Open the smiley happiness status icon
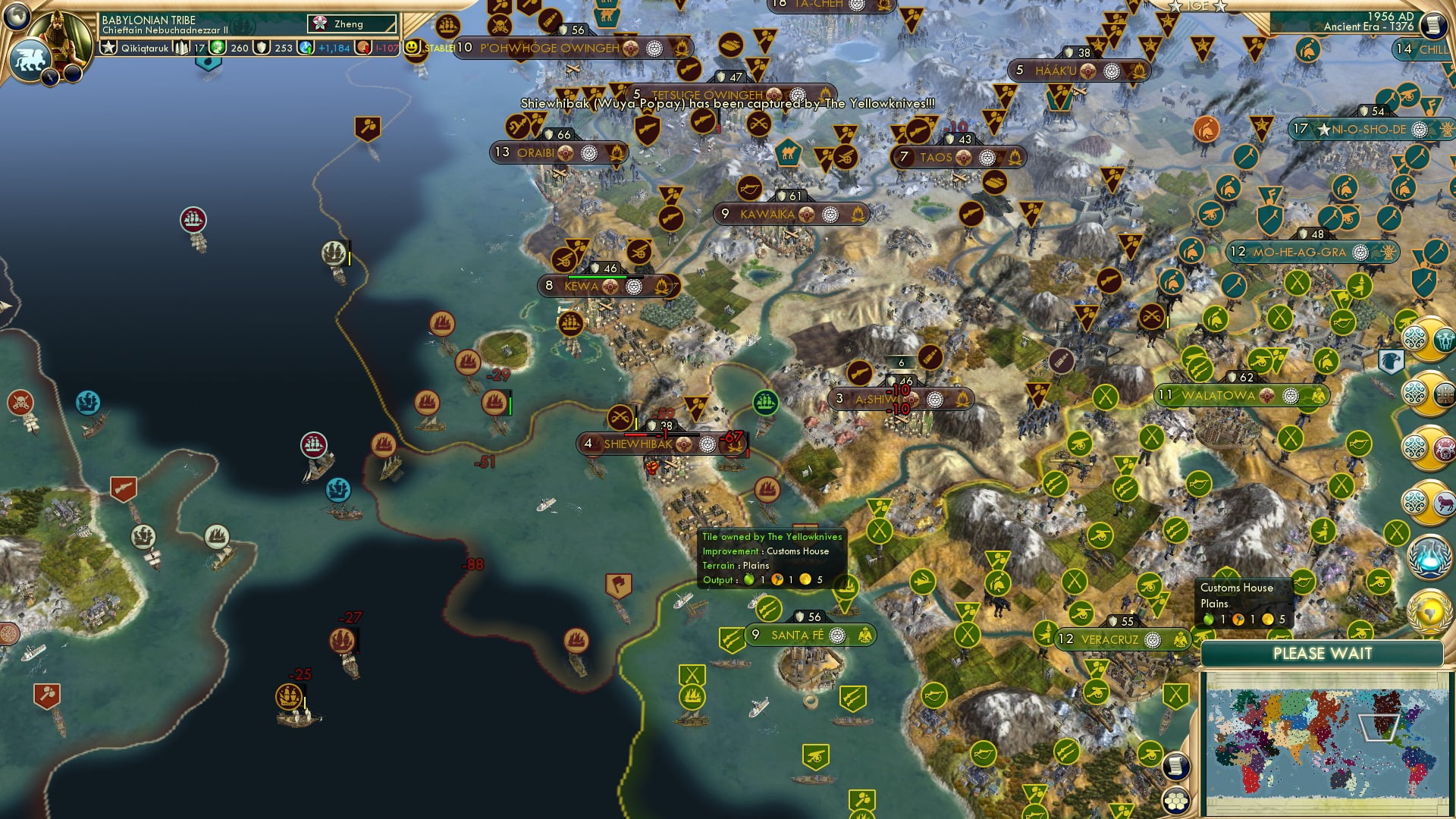The width and height of the screenshot is (1456, 819). pos(413,48)
